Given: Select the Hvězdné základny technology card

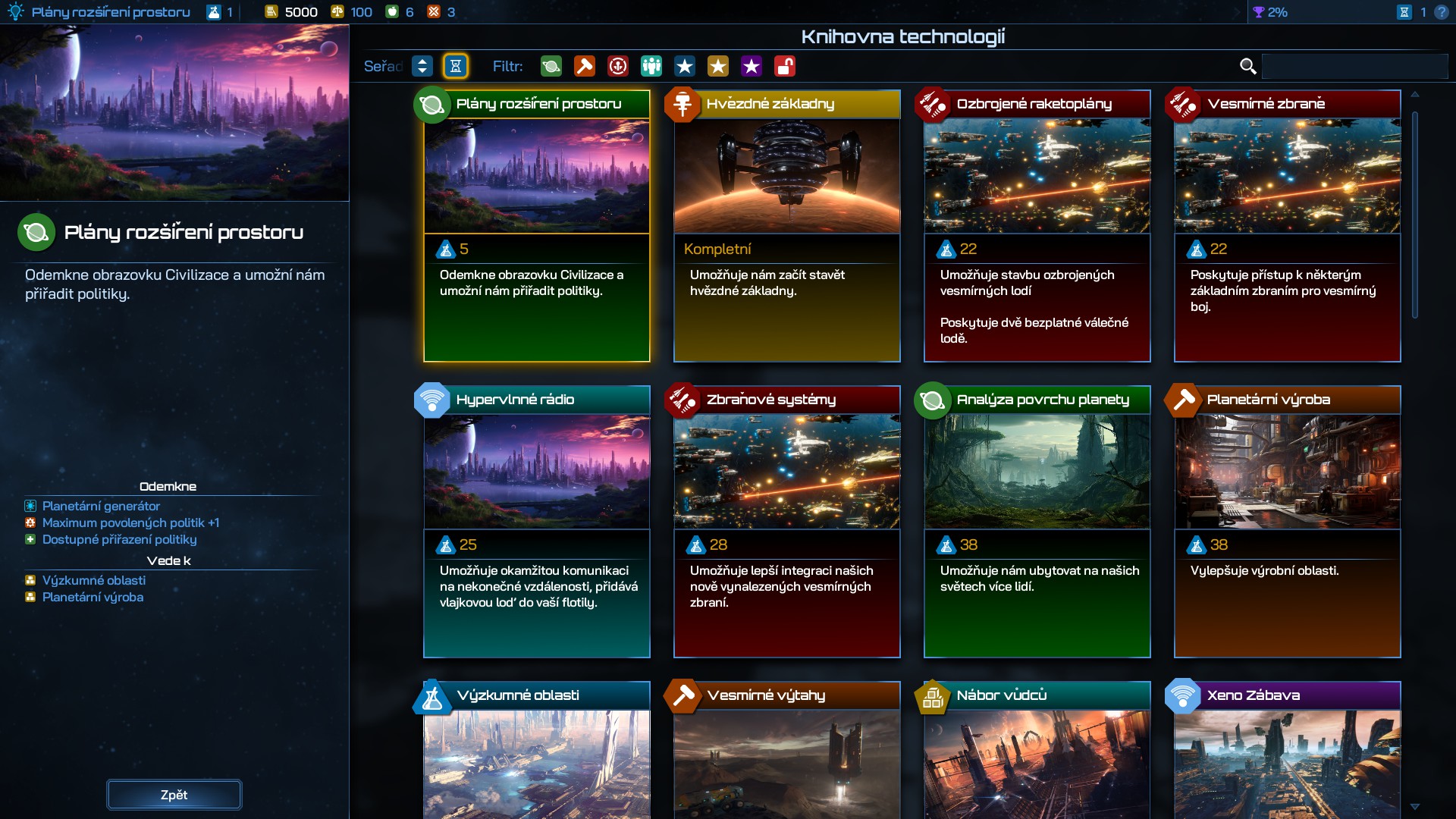Looking at the screenshot, I should 786,226.
